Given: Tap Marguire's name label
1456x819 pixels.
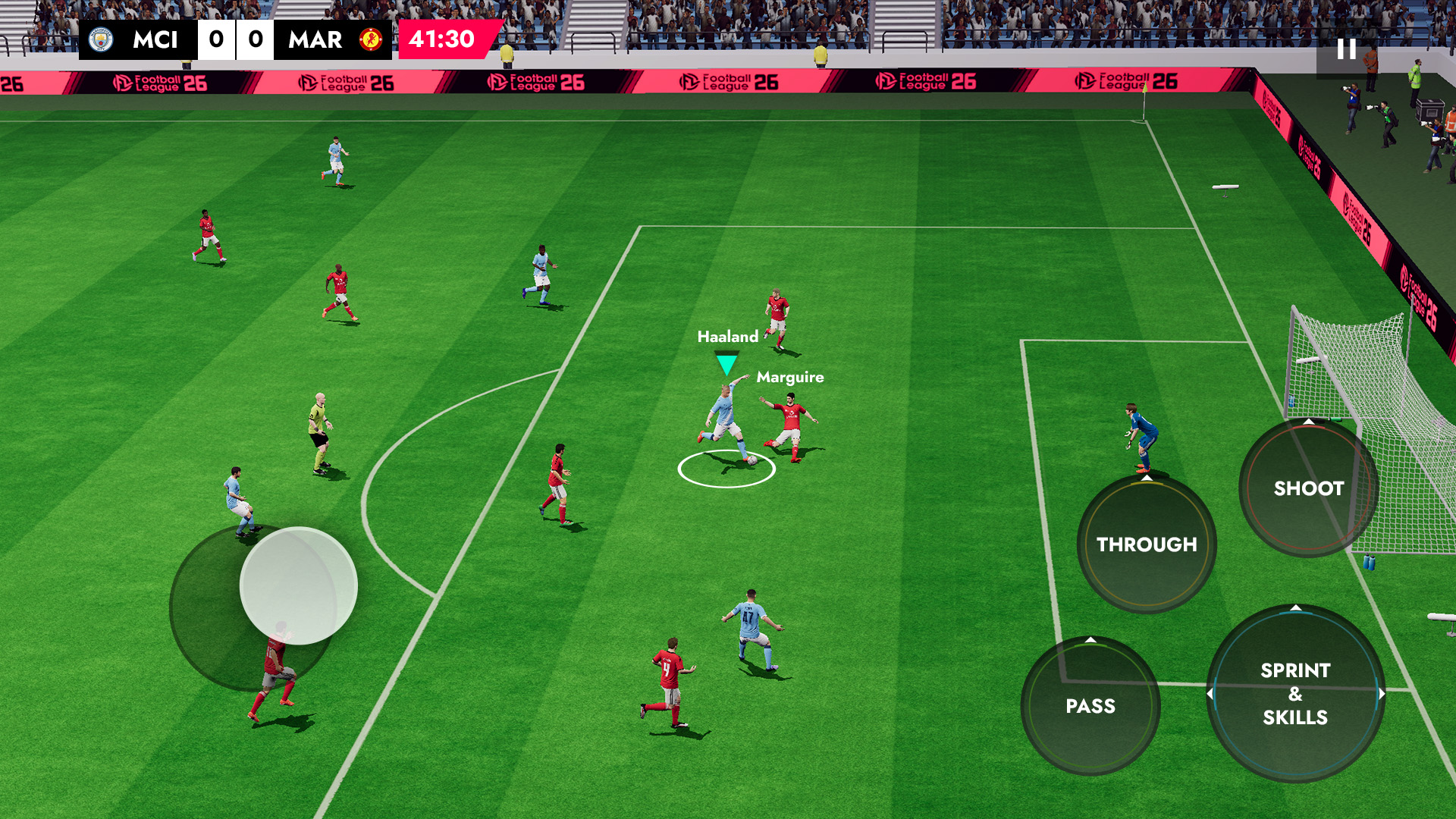Looking at the screenshot, I should [790, 377].
